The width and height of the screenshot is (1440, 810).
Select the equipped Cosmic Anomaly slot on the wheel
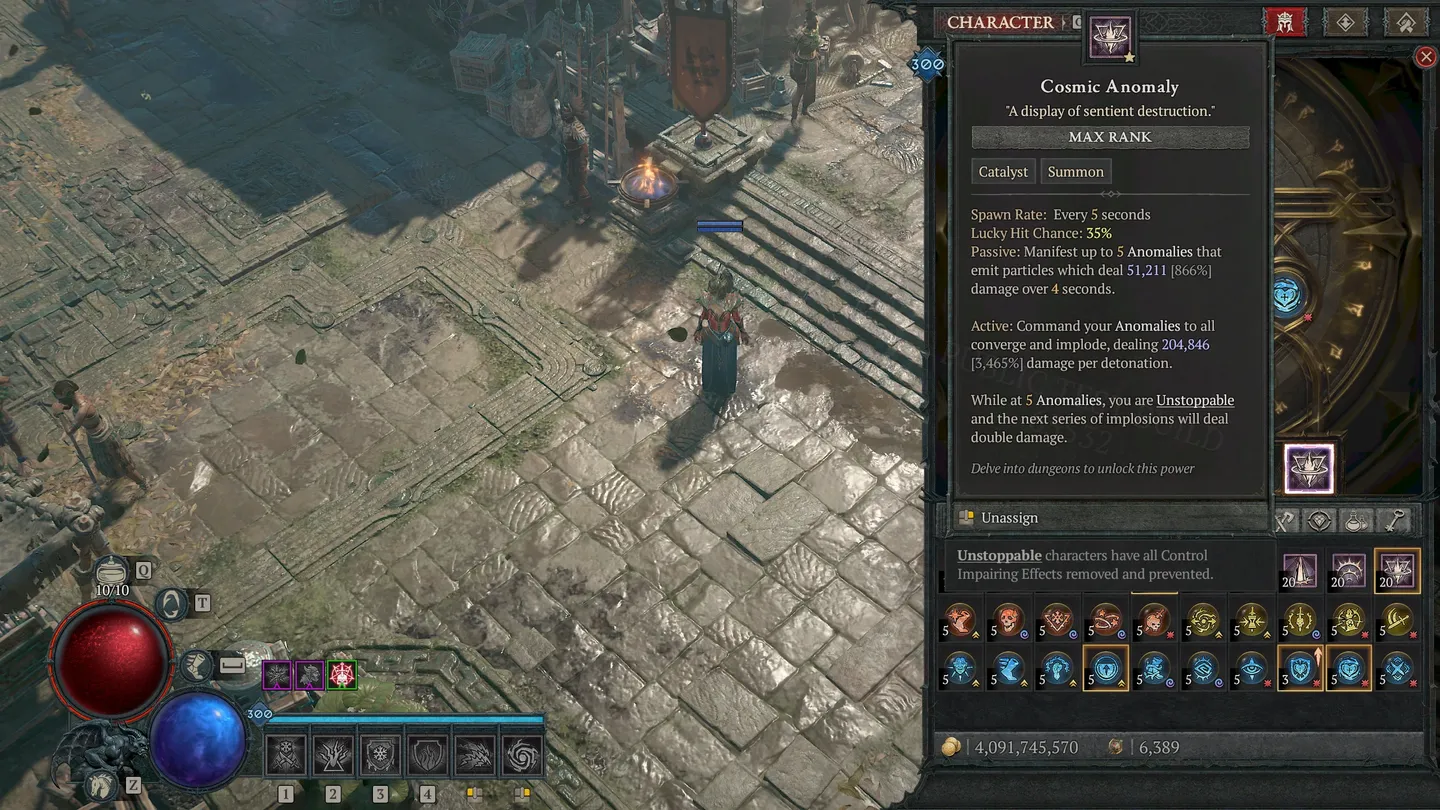tap(1308, 469)
